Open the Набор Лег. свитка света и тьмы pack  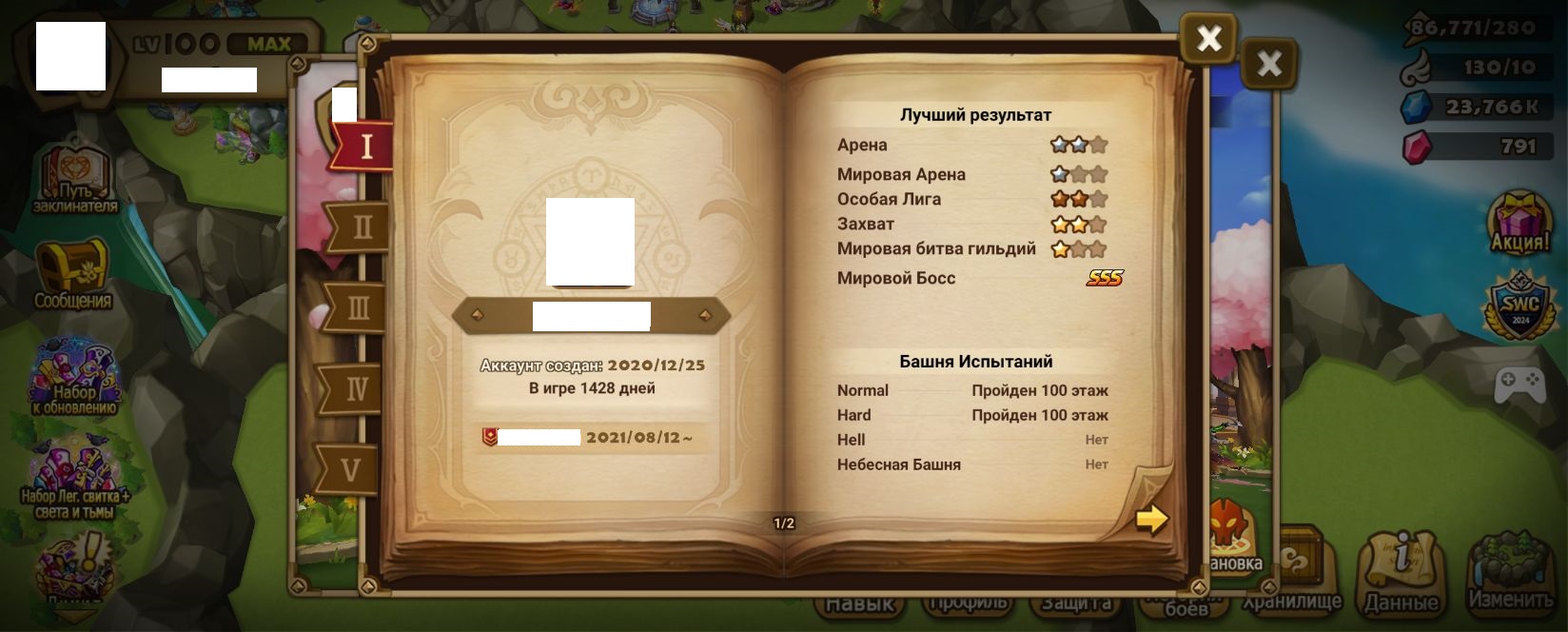pos(75,481)
